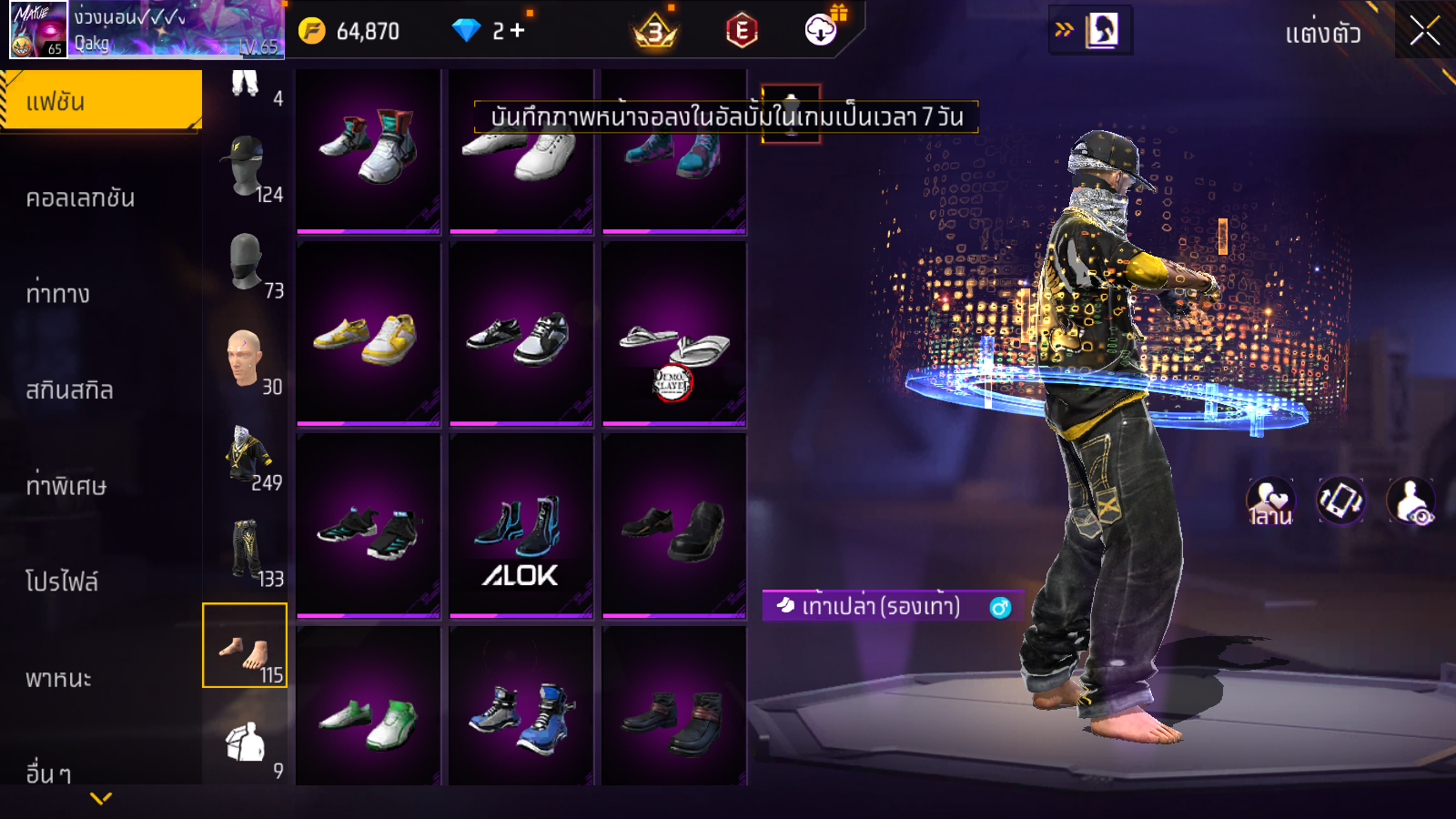Open the แฟชั่น fashion tab
This screenshot has height=819, width=1456.
coord(101,101)
